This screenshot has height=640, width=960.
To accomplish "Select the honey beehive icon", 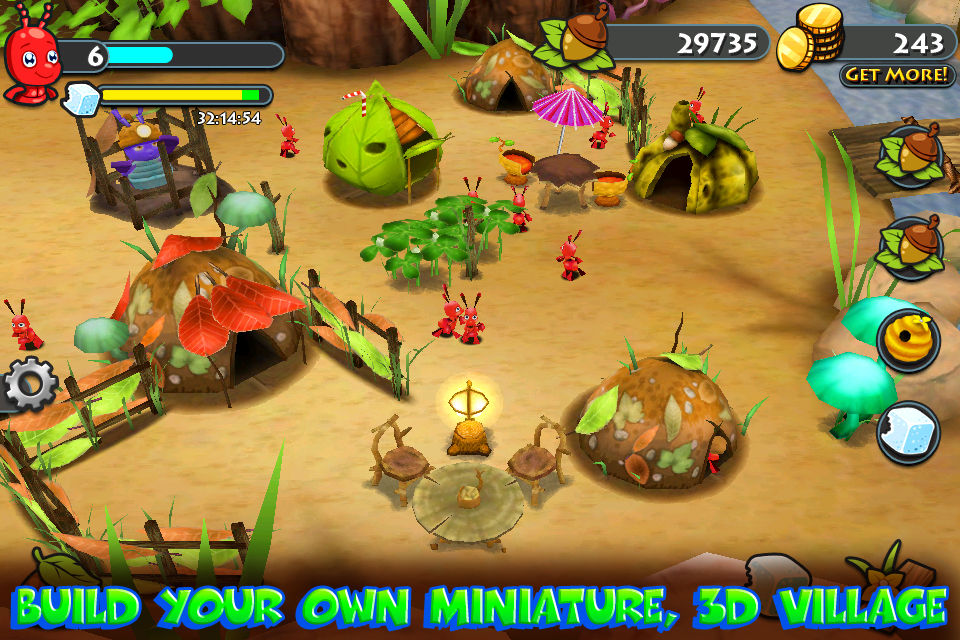I will pyautogui.click(x=909, y=339).
